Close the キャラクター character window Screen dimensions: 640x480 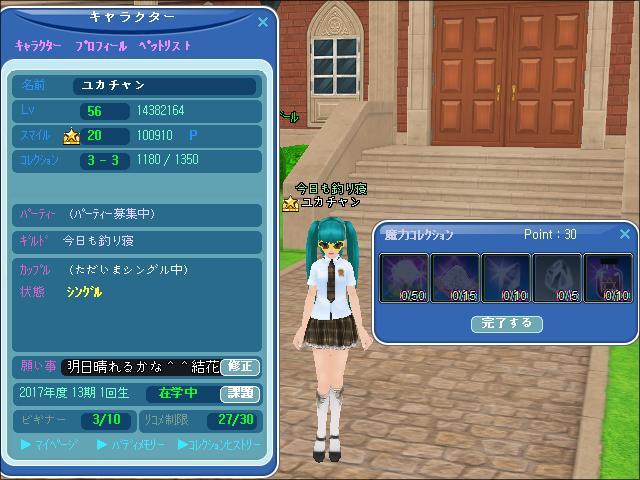point(263,21)
